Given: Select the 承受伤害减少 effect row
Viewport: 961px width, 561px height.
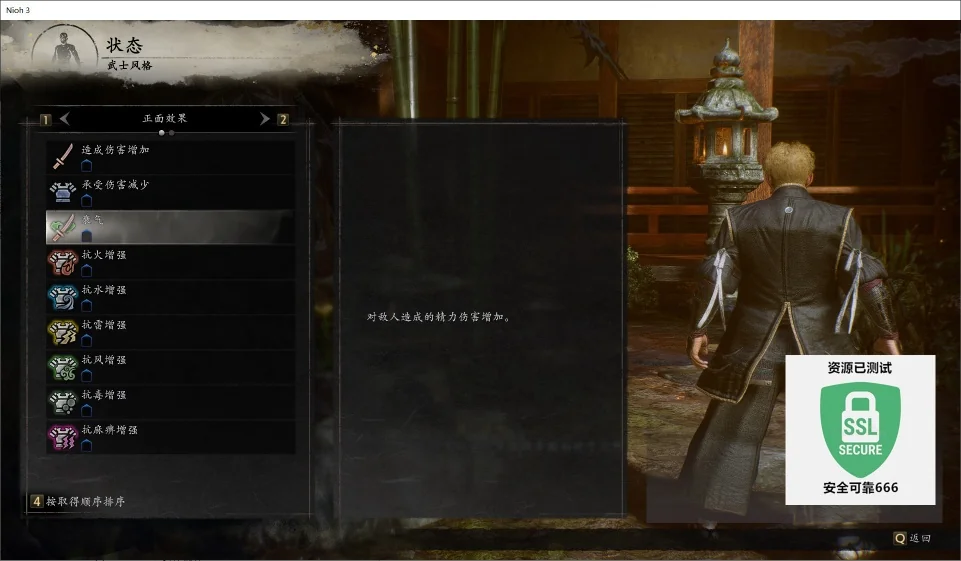Looking at the screenshot, I should [x=170, y=192].
